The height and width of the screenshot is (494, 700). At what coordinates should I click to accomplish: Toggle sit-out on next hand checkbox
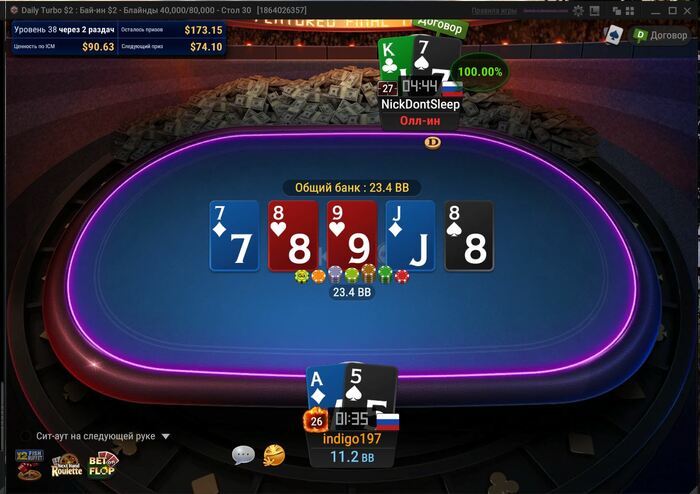(x=25, y=437)
